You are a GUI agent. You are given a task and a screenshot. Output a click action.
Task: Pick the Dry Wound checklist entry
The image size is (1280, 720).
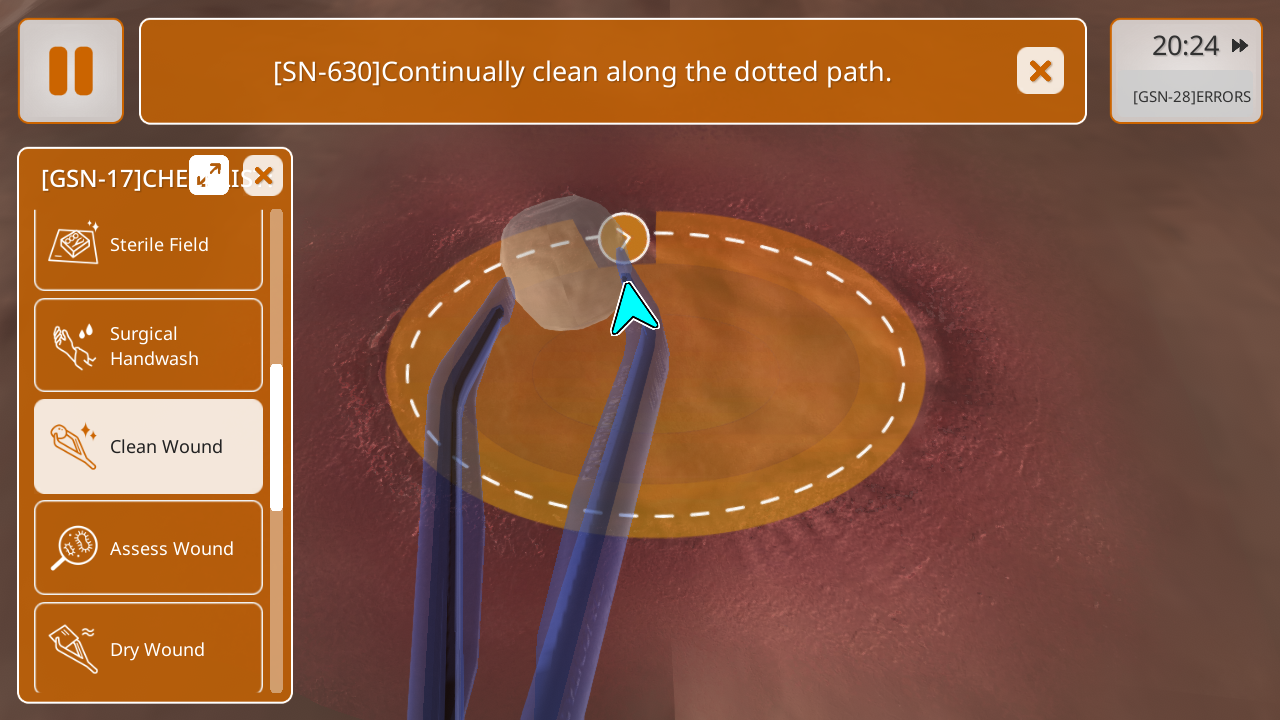pyautogui.click(x=148, y=649)
